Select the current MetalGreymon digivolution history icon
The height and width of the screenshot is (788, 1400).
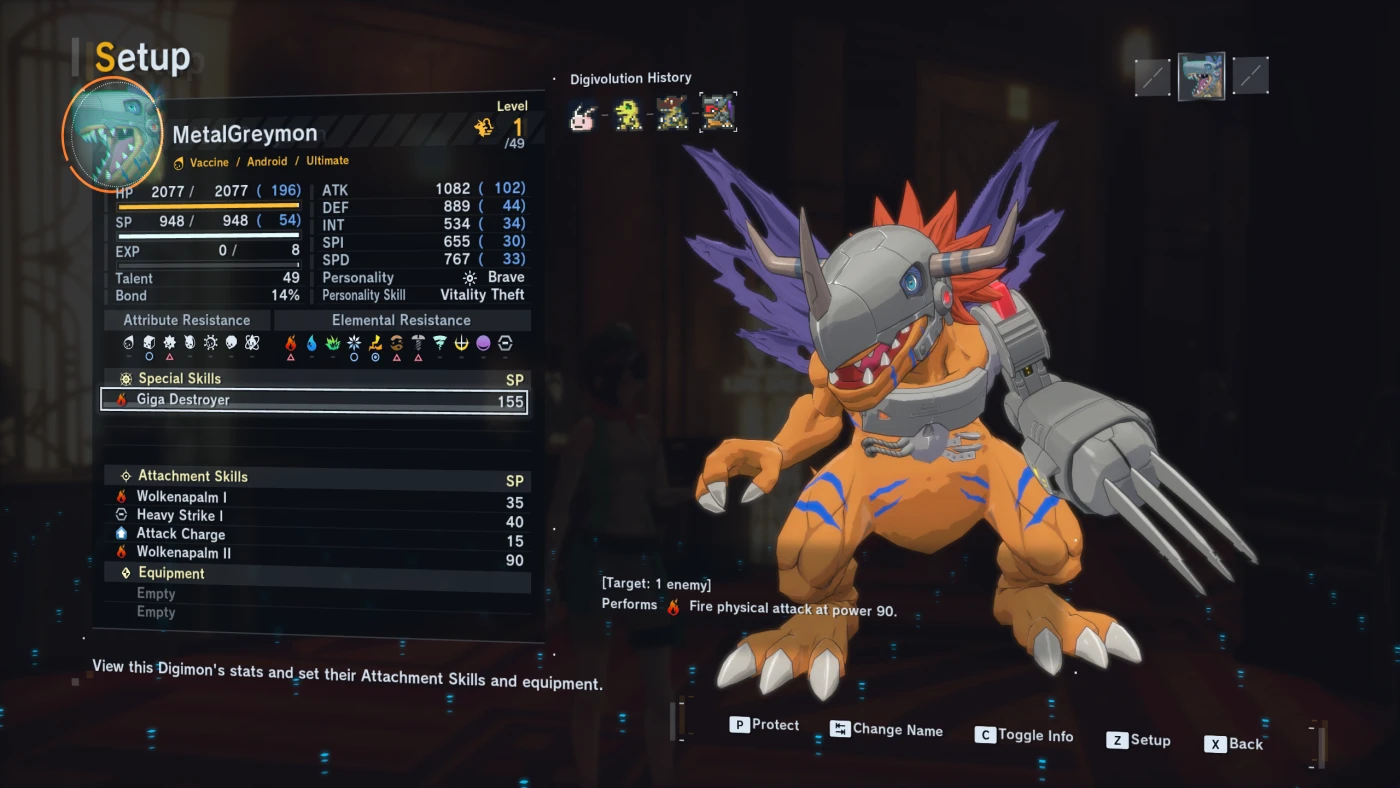coord(717,114)
